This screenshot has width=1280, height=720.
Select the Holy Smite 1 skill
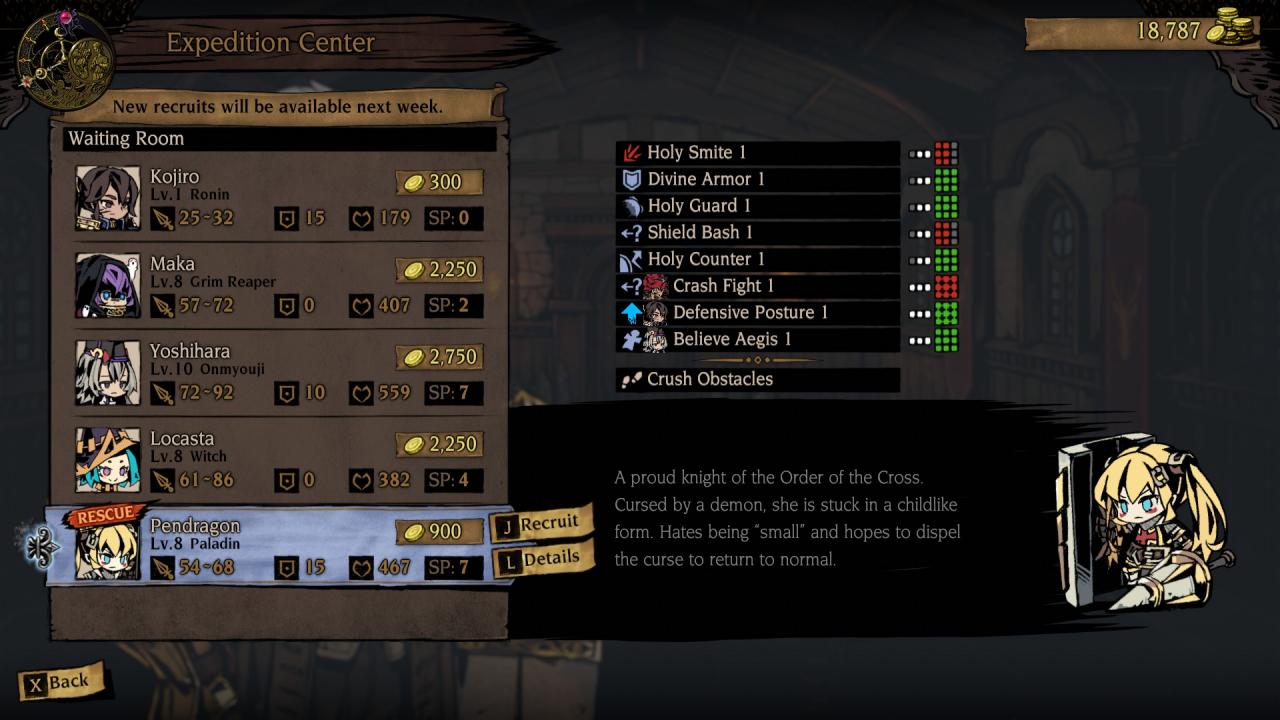click(x=757, y=153)
